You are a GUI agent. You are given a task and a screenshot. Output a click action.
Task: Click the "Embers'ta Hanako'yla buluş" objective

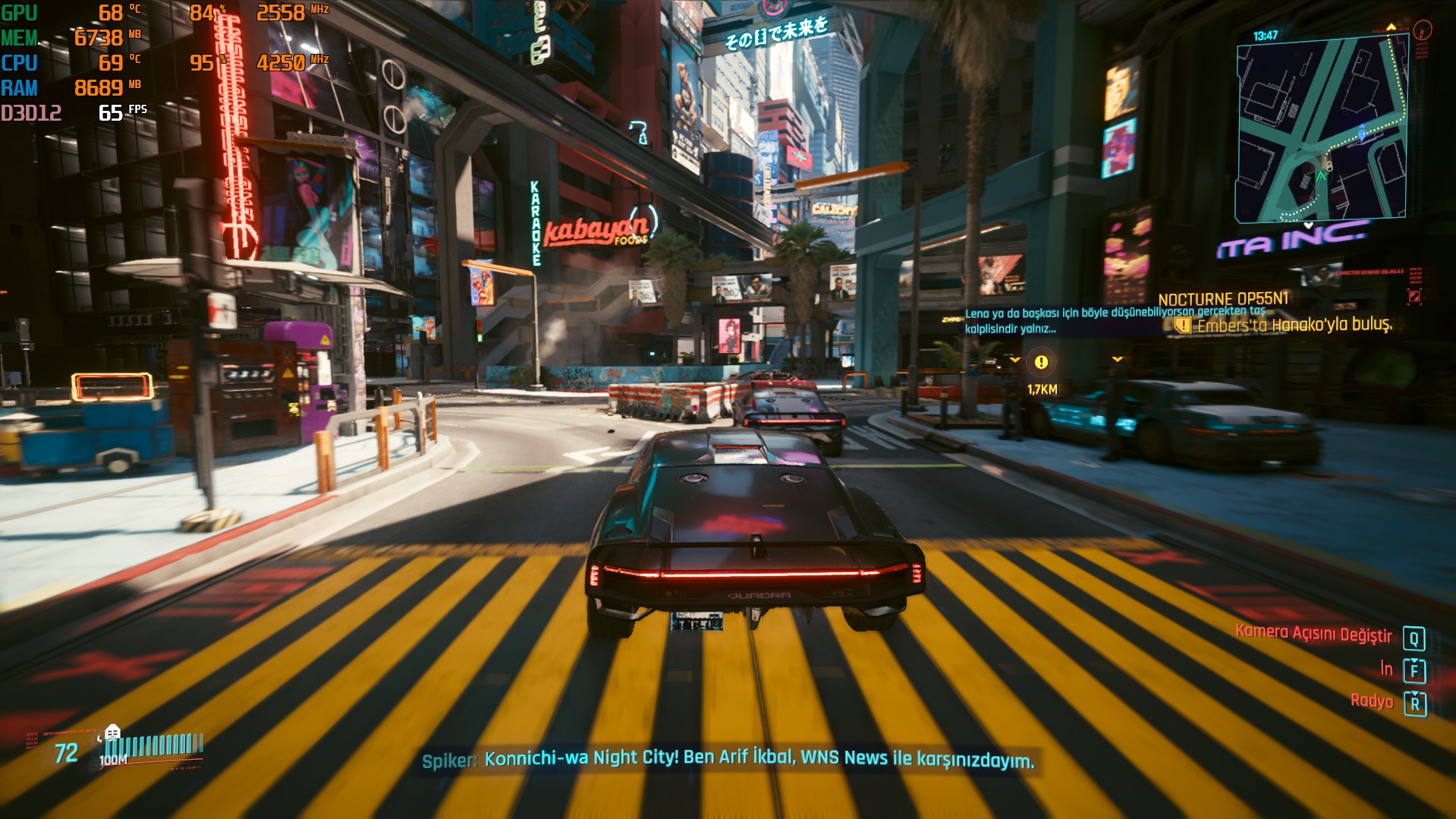1294,326
